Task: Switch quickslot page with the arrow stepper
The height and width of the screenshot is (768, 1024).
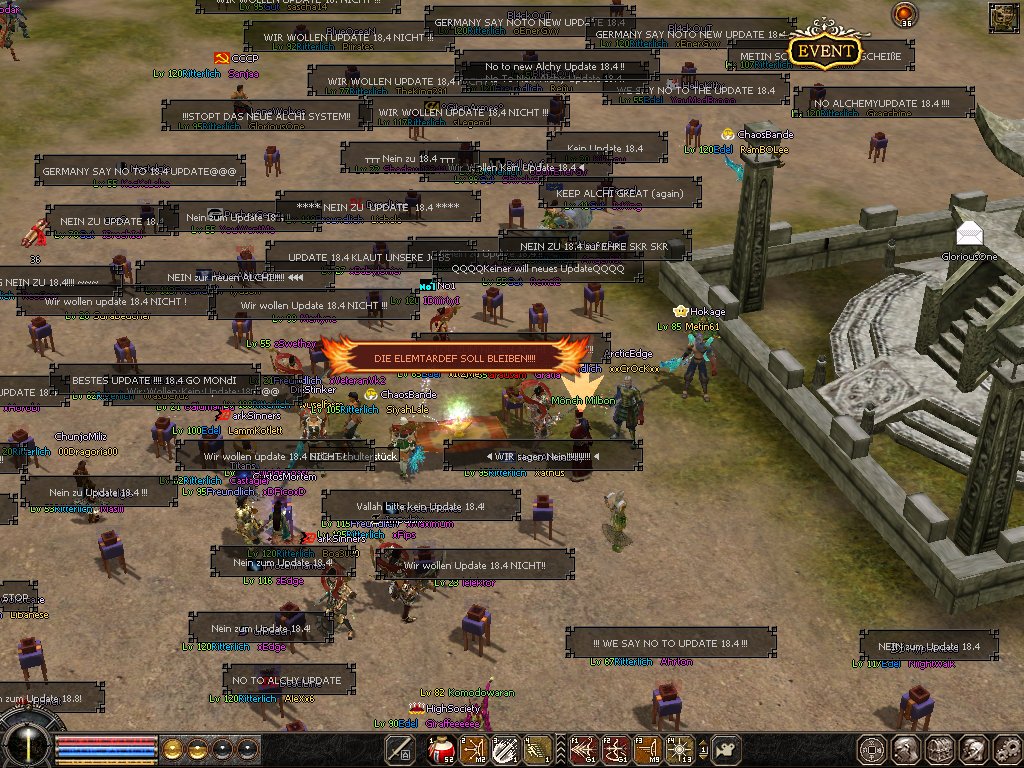Action: [703, 749]
